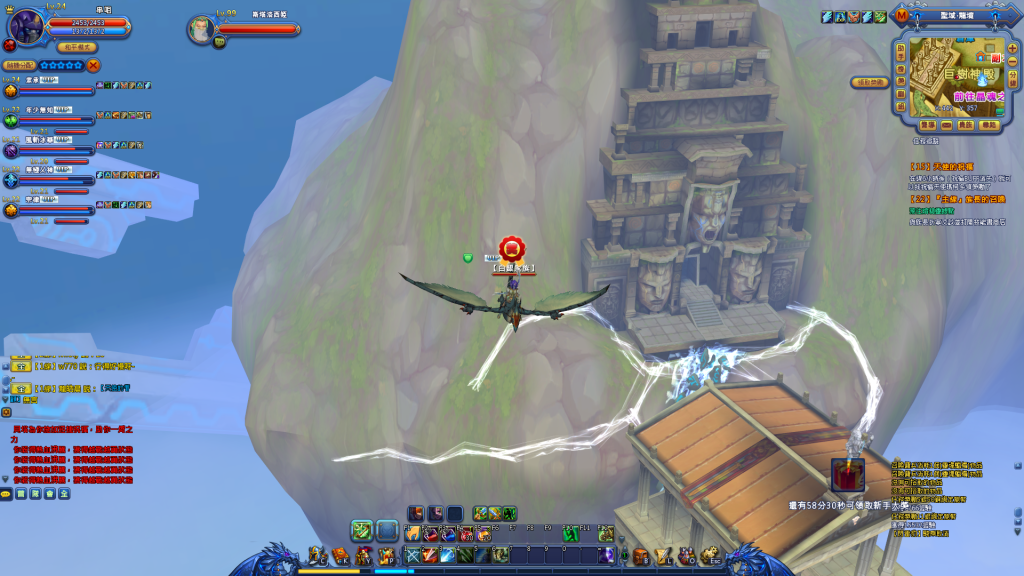Select the first party member's orange emblem

tap(10, 90)
